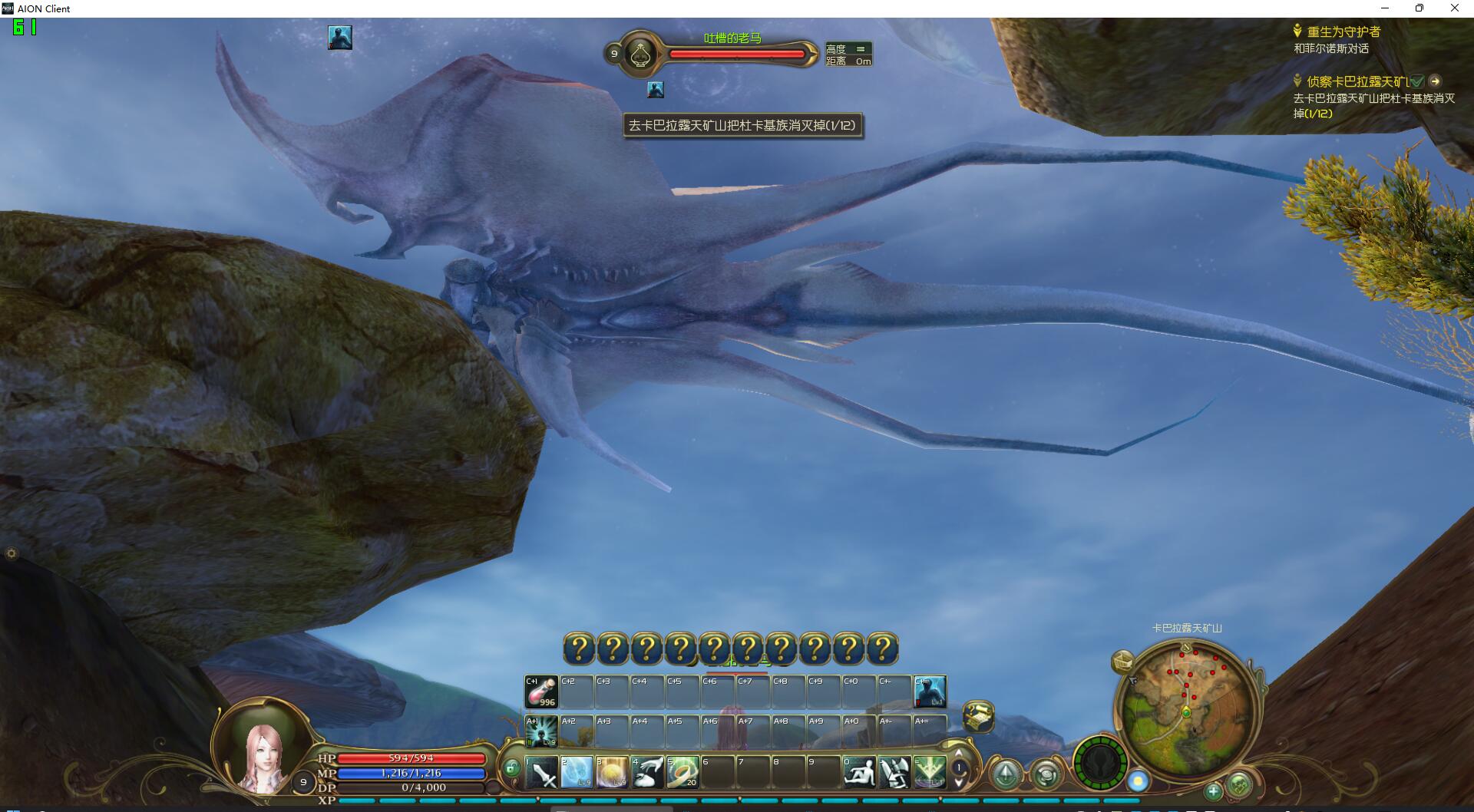
Task: Open the treasure chest button beside minimap
Action: tap(1123, 660)
